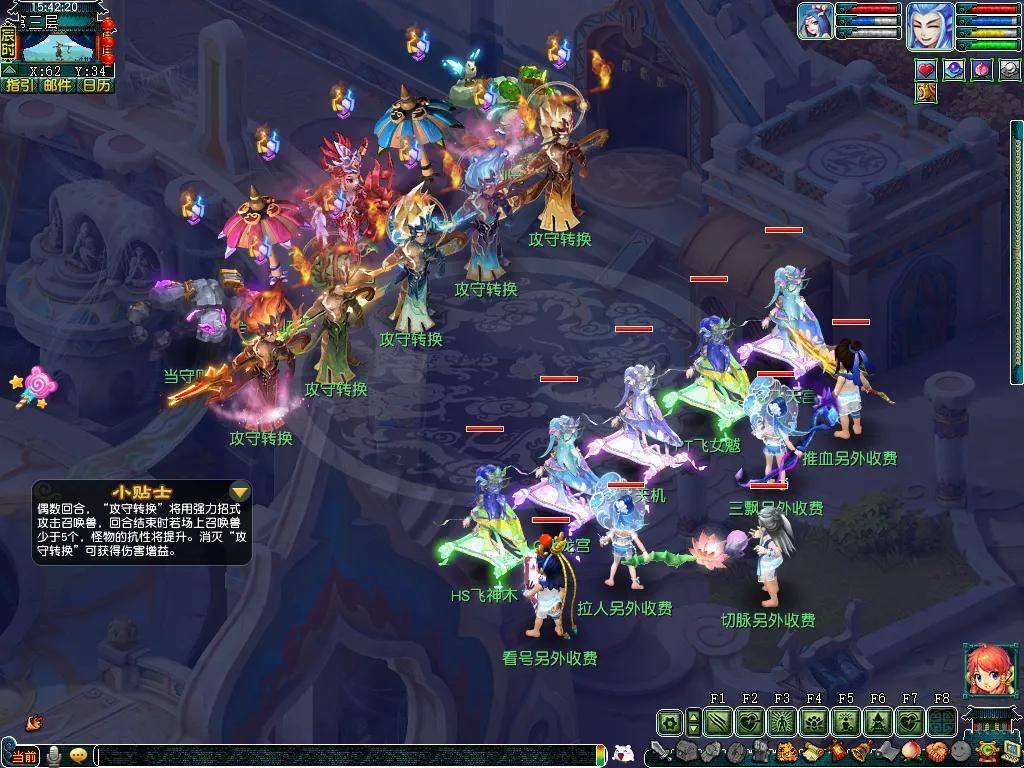Click the white-haired character portrait
Screen dimensions: 1024x768
point(929,25)
